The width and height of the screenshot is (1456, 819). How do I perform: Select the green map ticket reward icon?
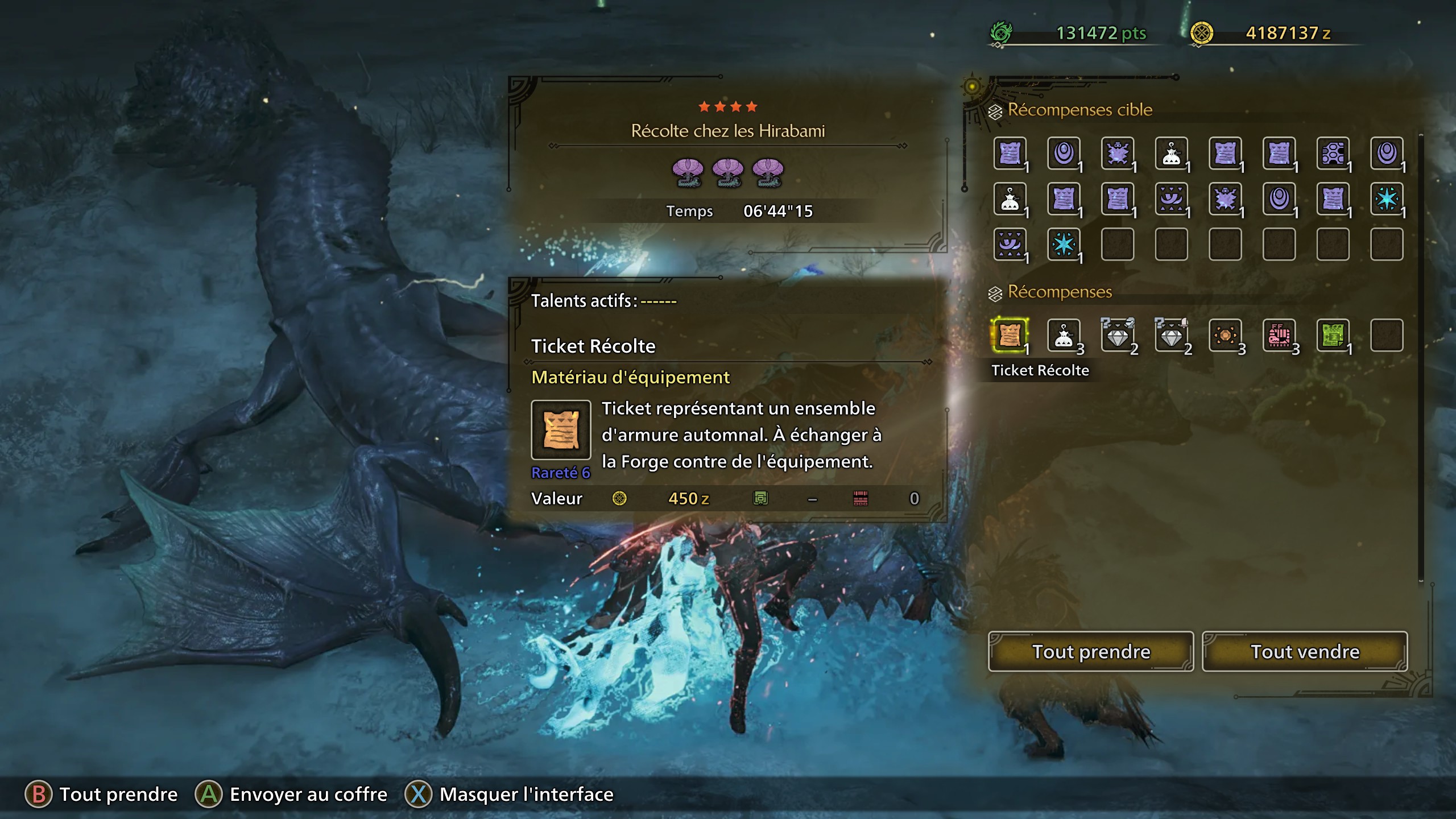click(x=1334, y=336)
